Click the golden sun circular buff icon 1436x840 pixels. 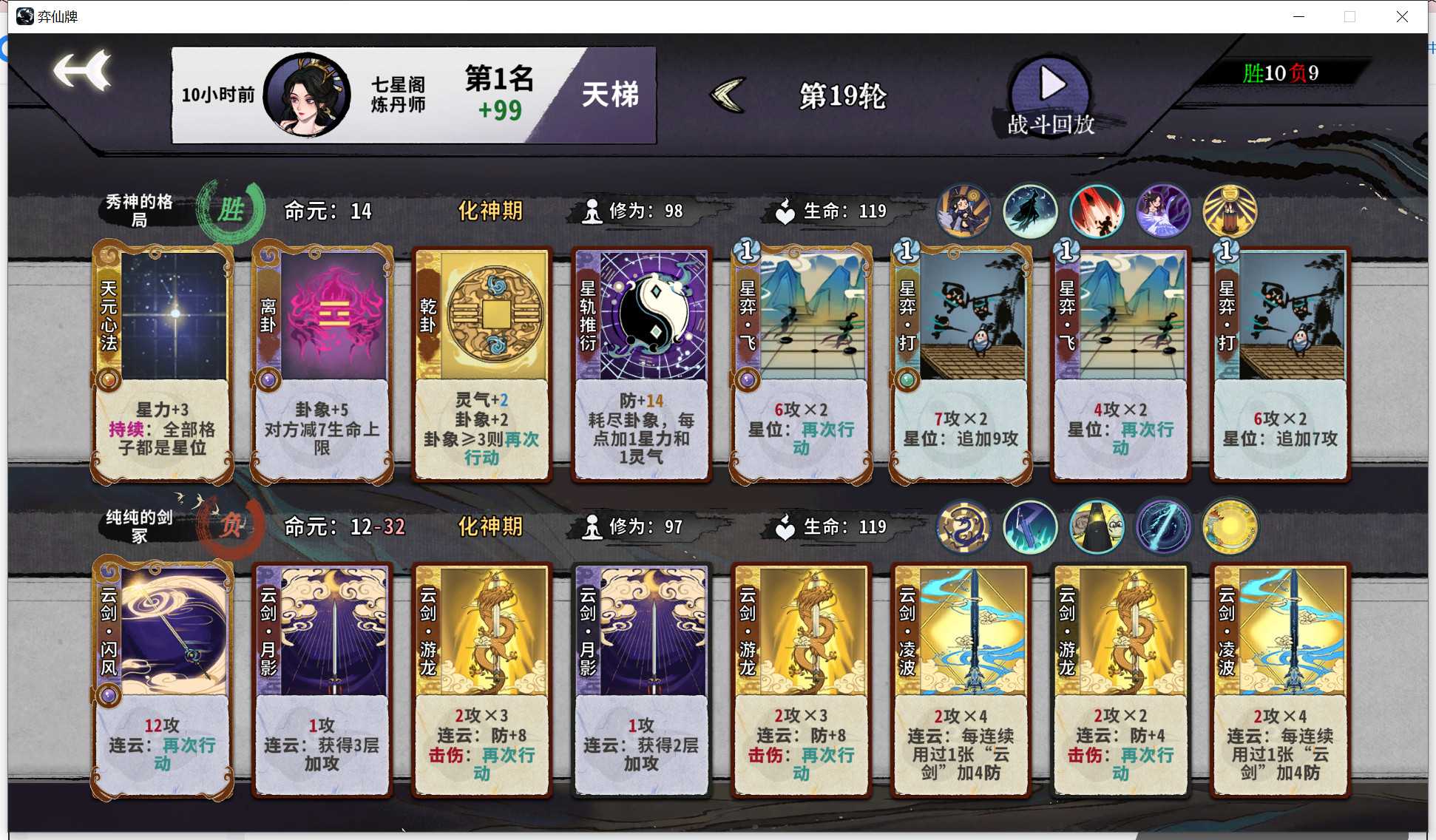(1230, 526)
